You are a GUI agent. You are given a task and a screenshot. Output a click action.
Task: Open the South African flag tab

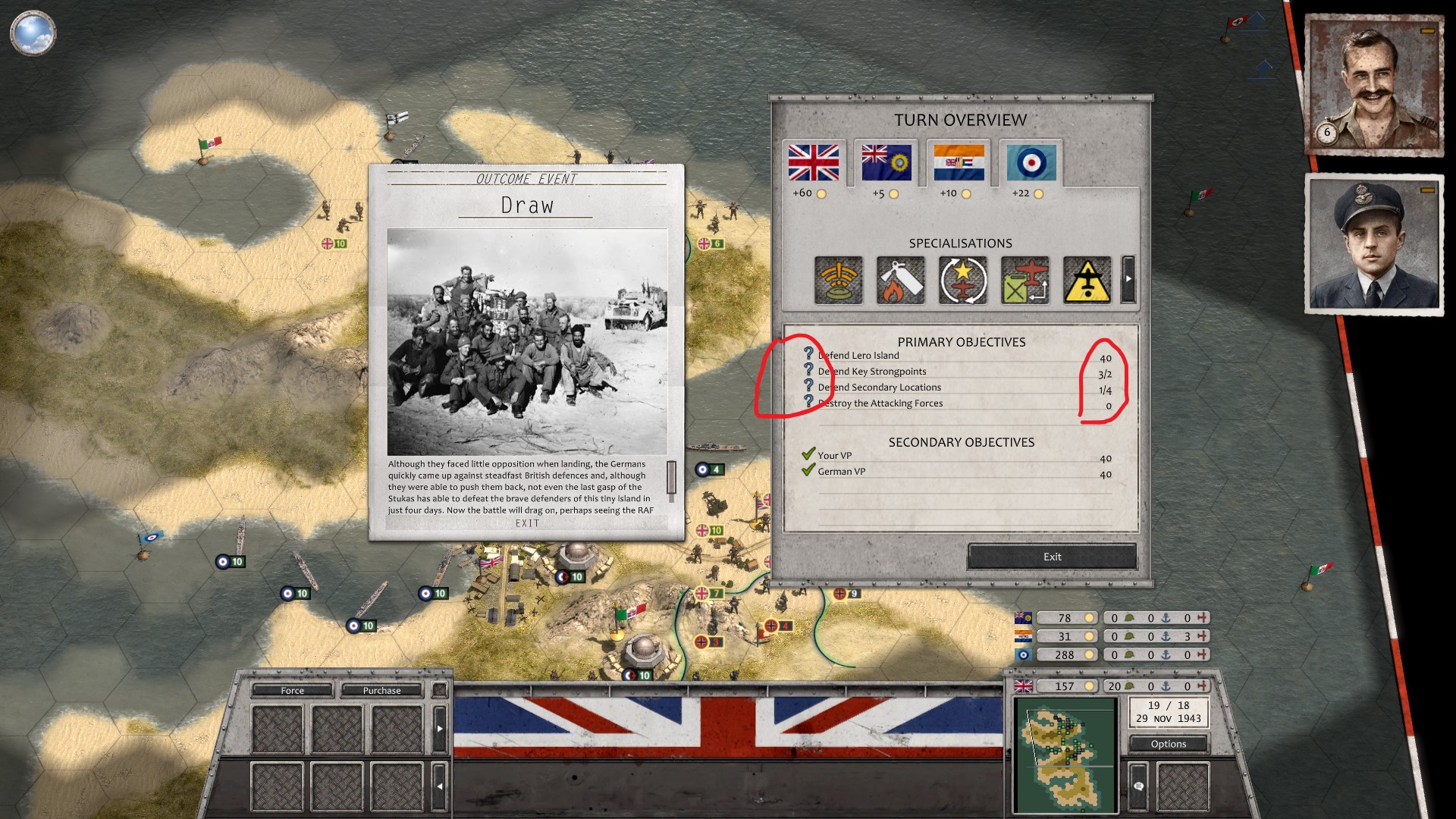pyautogui.click(x=960, y=162)
